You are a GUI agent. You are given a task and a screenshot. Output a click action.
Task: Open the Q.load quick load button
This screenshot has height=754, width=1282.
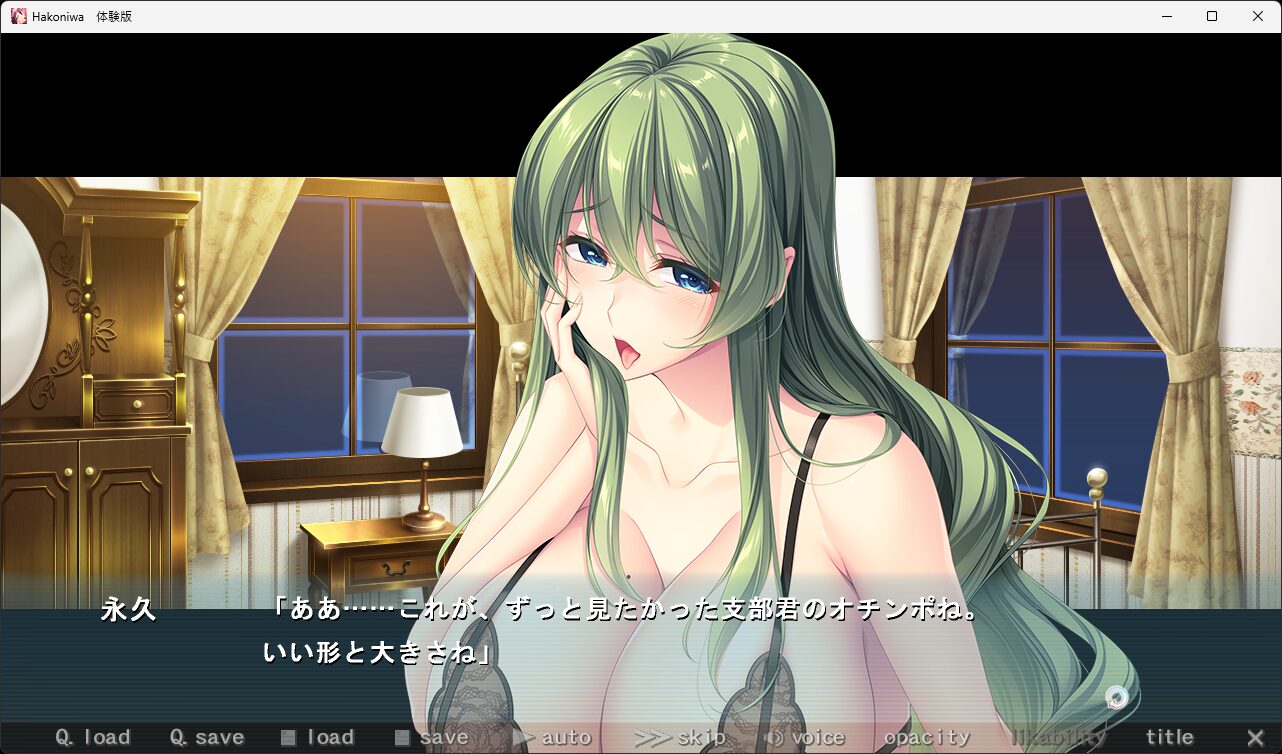tap(93, 738)
